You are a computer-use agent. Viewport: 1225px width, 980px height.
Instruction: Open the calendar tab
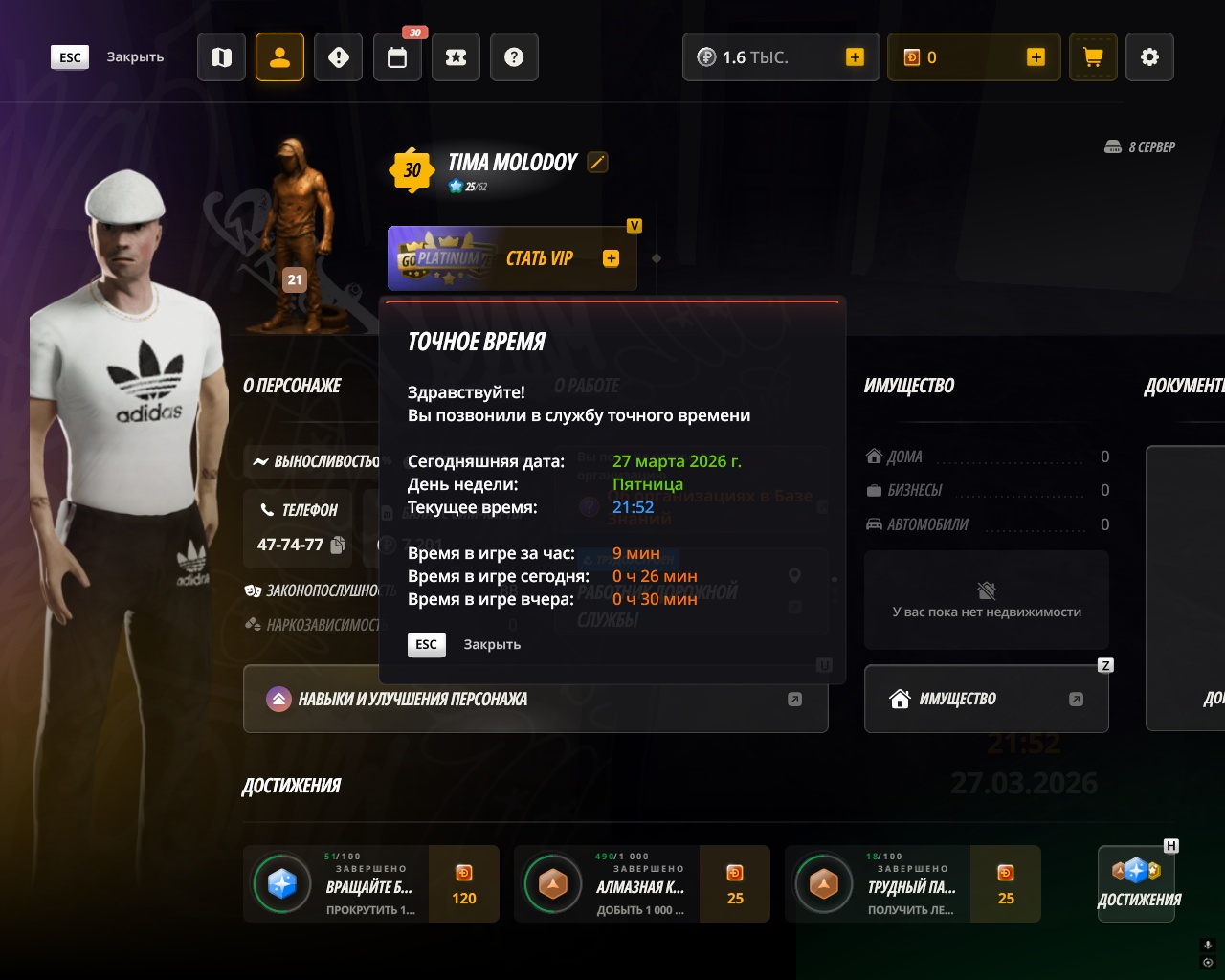[397, 57]
